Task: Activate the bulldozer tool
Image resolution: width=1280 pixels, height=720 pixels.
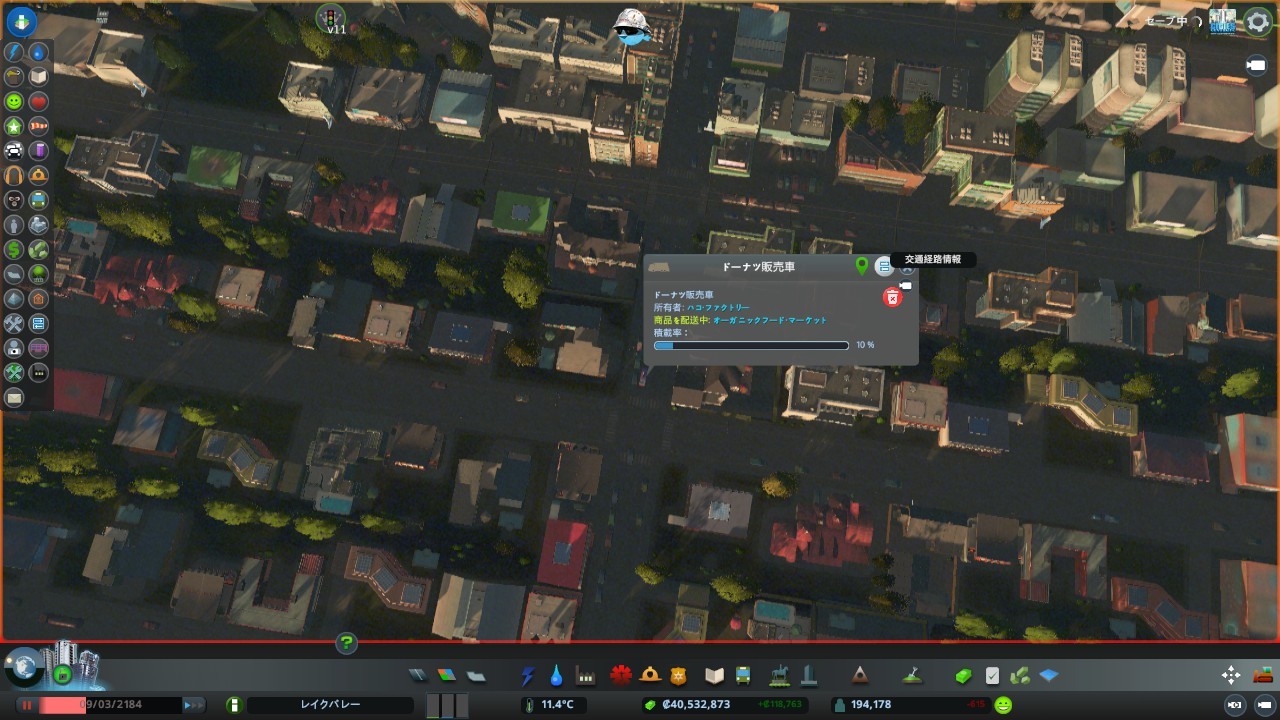Action: [1263, 675]
